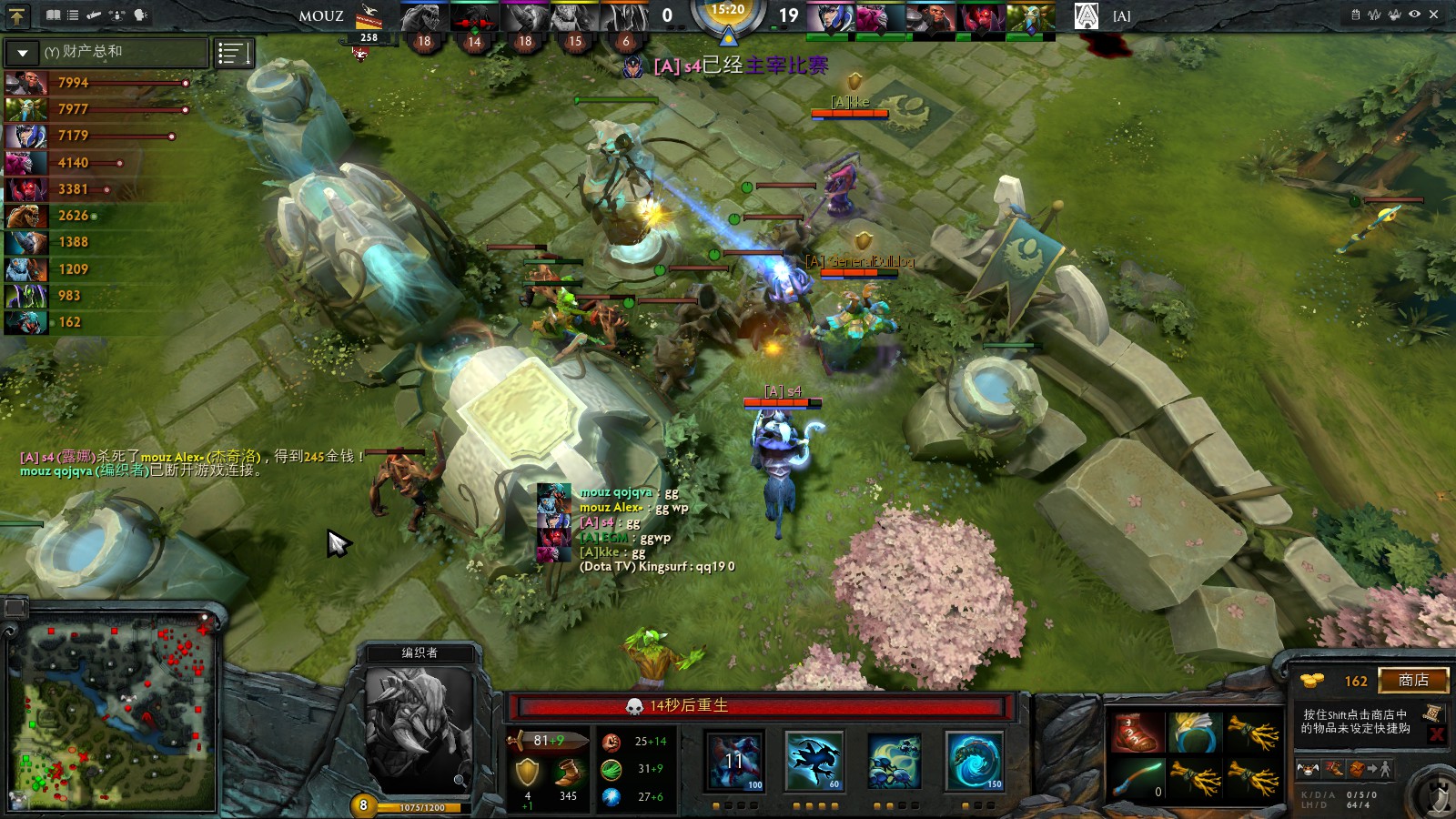The image size is (1456, 819).
Task: Activate the Time Lapse ultimate
Action: (x=974, y=761)
